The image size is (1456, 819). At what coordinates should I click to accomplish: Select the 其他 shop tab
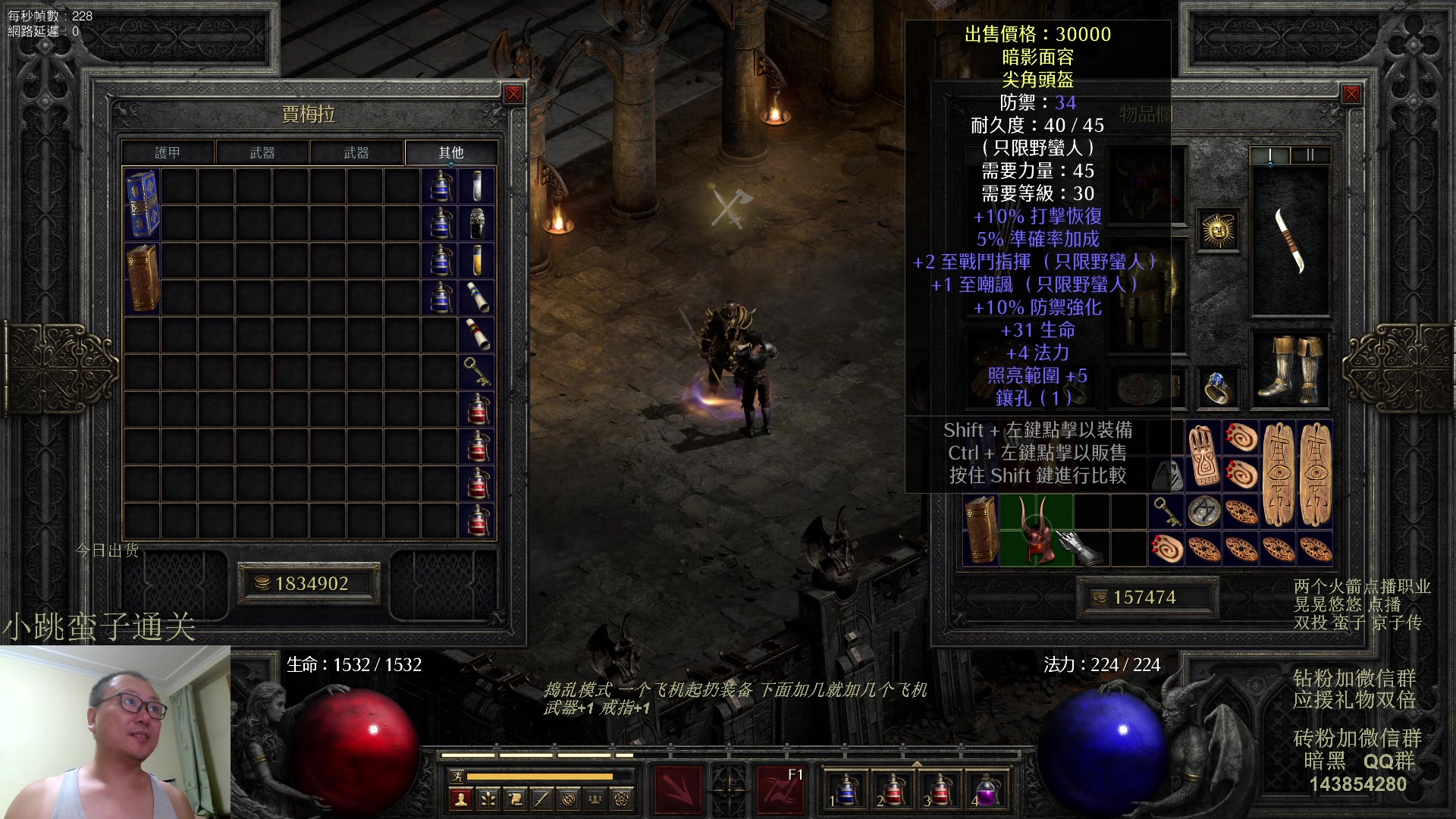(451, 152)
